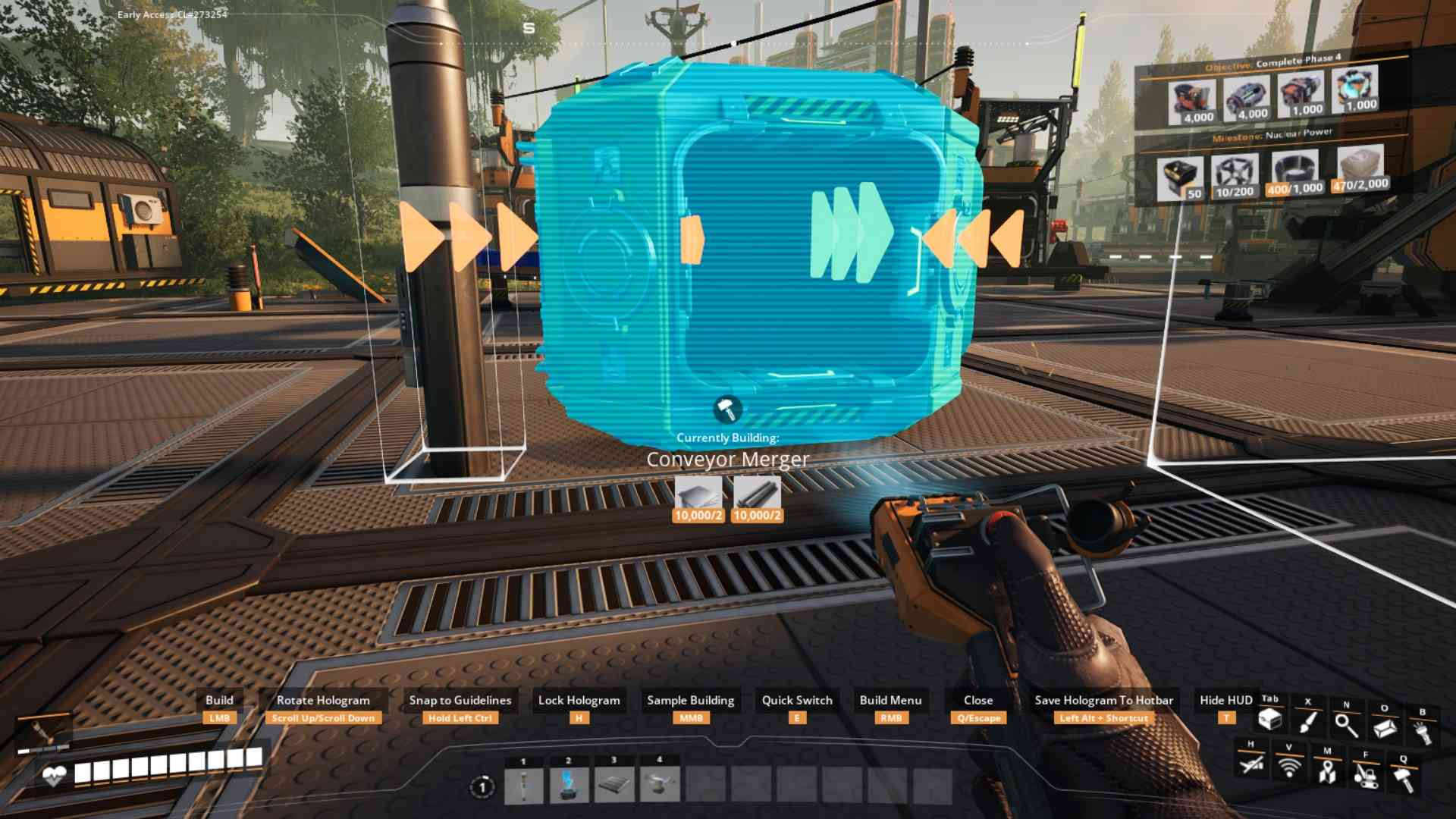1456x819 pixels.
Task: Open the Build Menu
Action: click(x=890, y=700)
